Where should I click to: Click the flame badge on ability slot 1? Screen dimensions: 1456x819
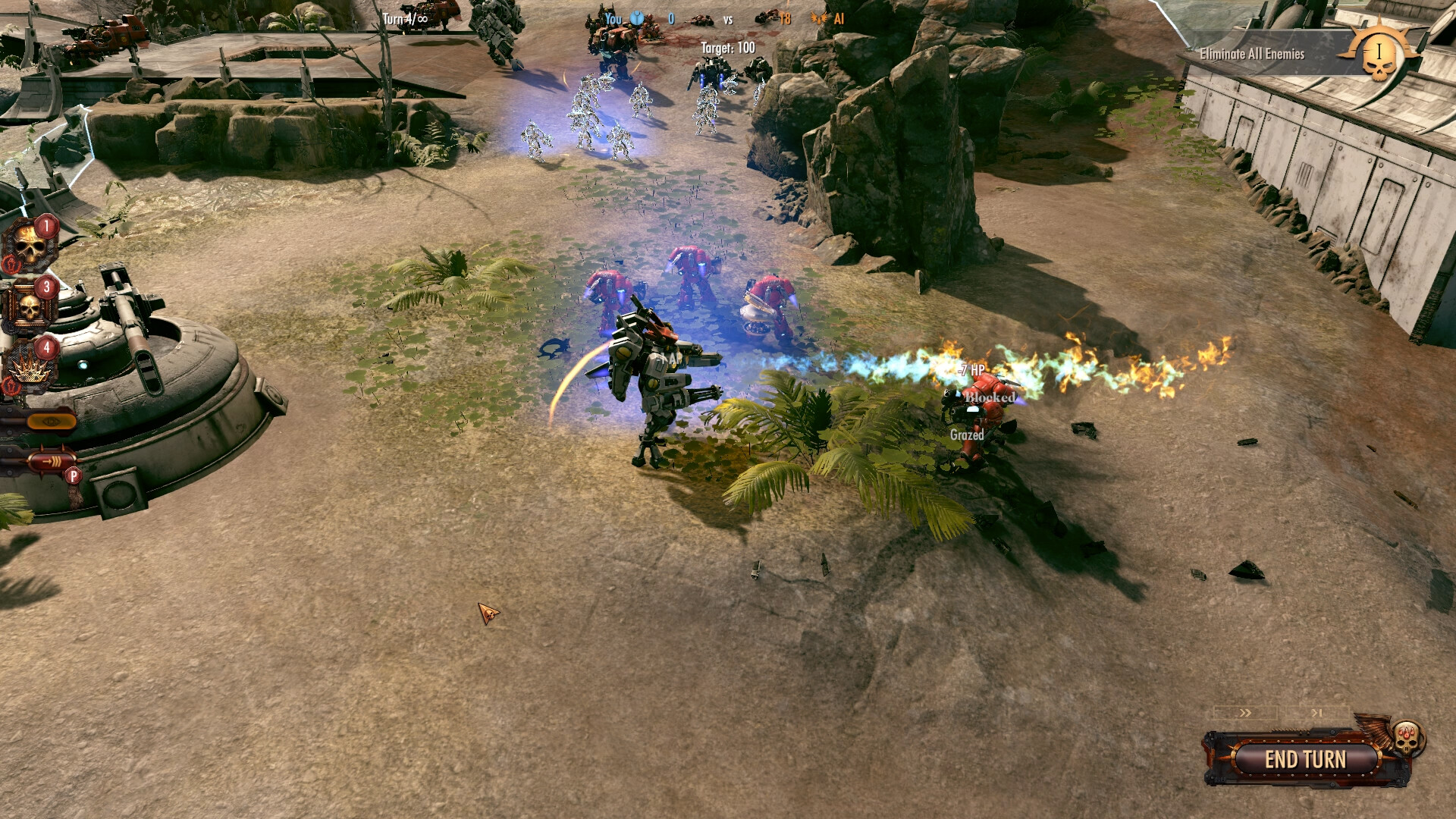[12, 264]
